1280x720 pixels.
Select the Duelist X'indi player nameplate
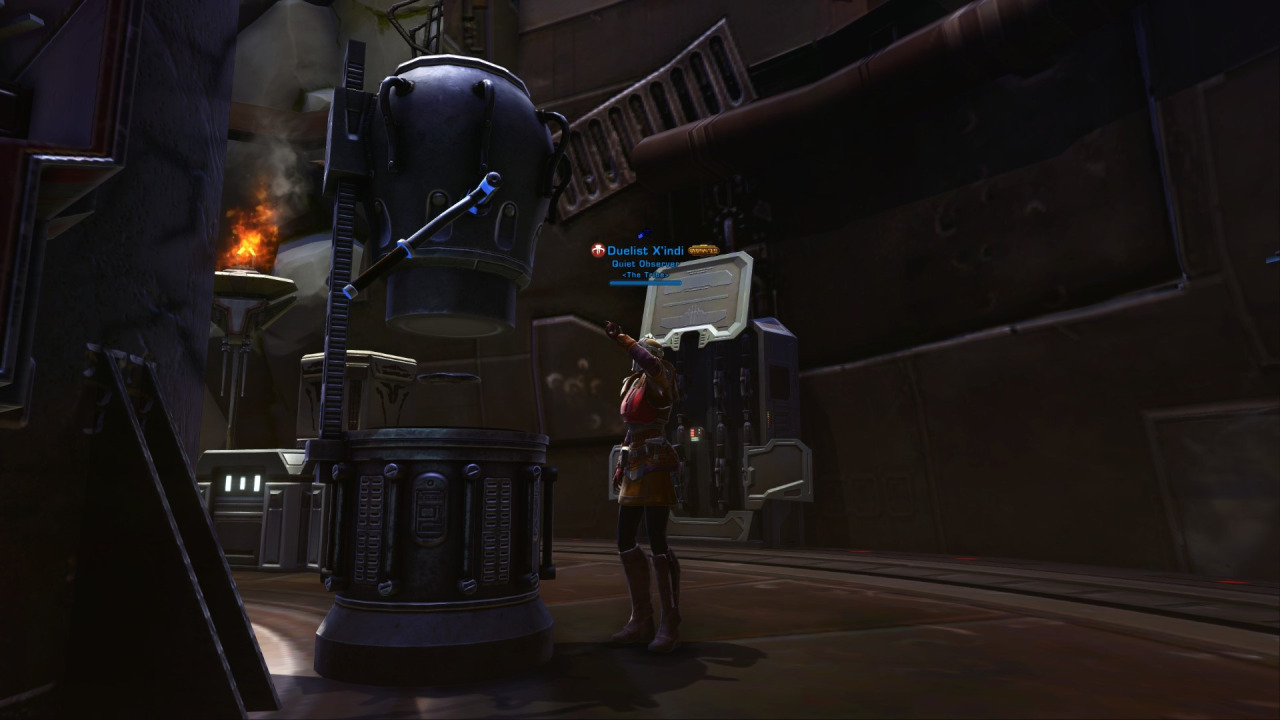pos(645,251)
